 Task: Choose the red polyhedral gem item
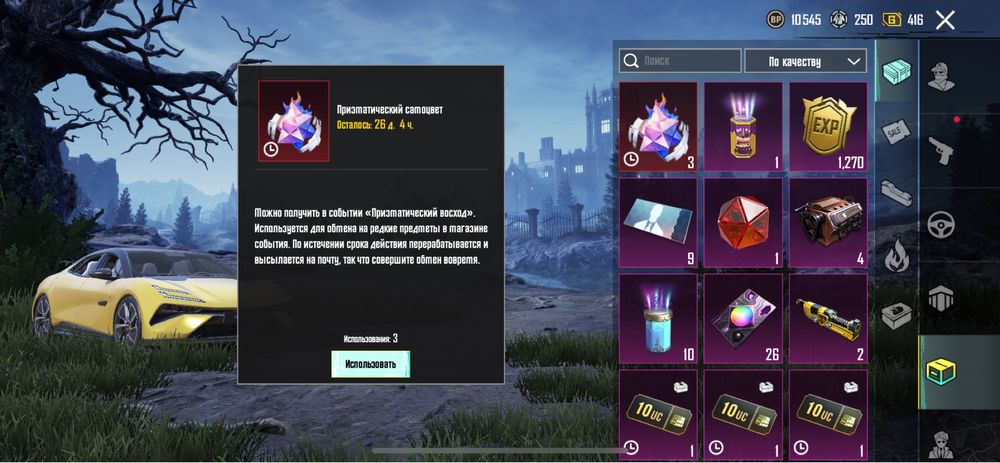[x=743, y=222]
